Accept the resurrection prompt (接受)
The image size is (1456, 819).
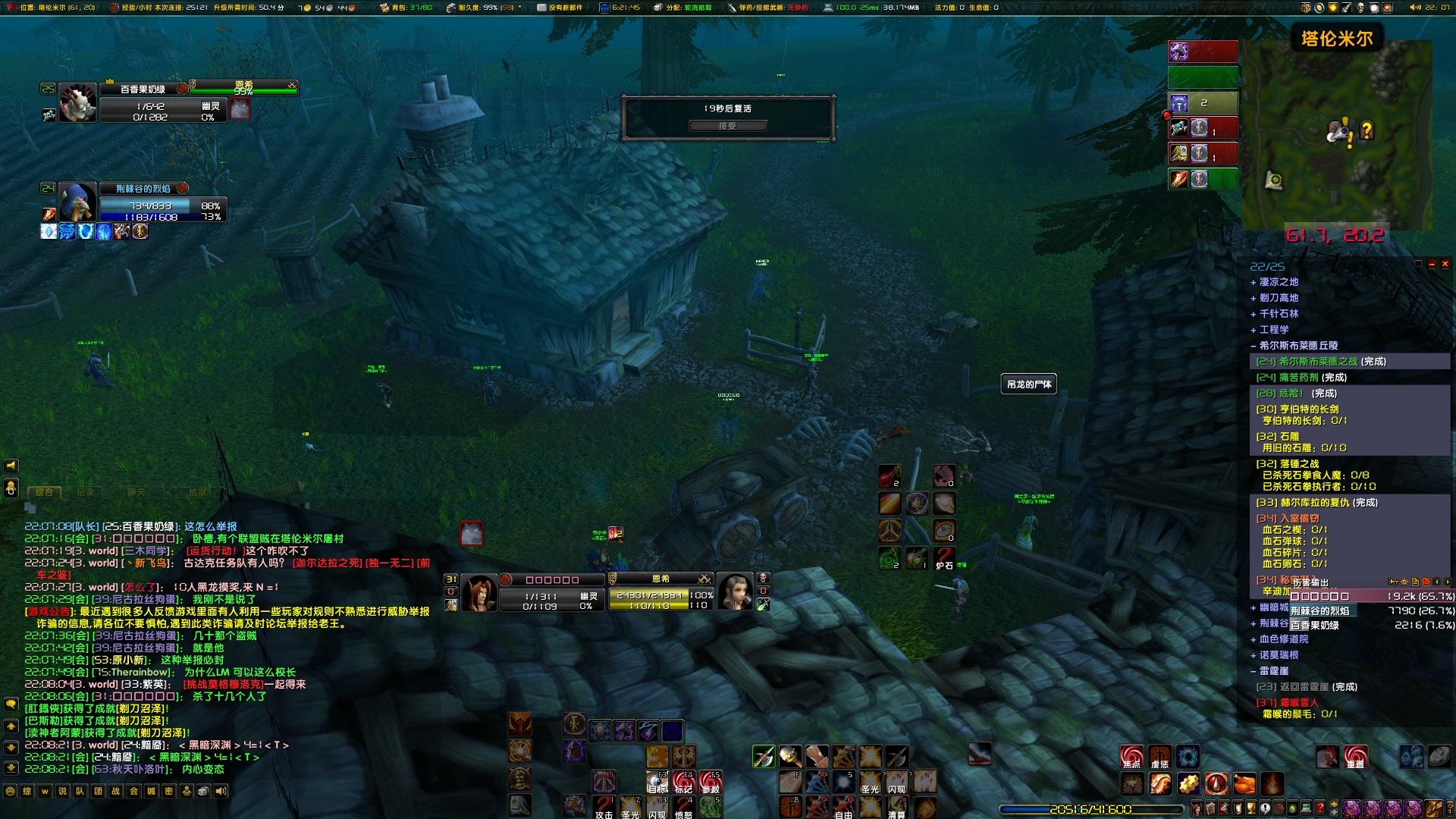(727, 126)
